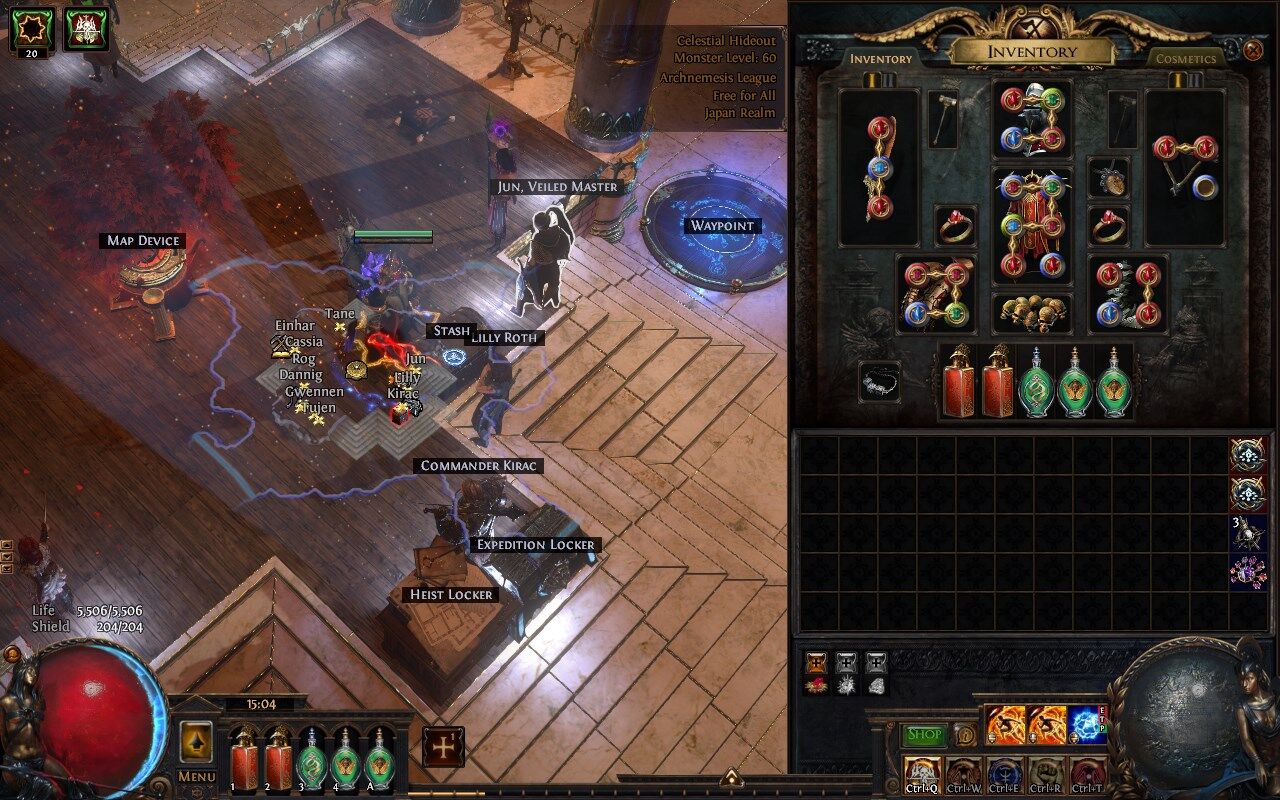Click the Ctrl+Q skill slot
This screenshot has height=800, width=1280.
pos(920,773)
